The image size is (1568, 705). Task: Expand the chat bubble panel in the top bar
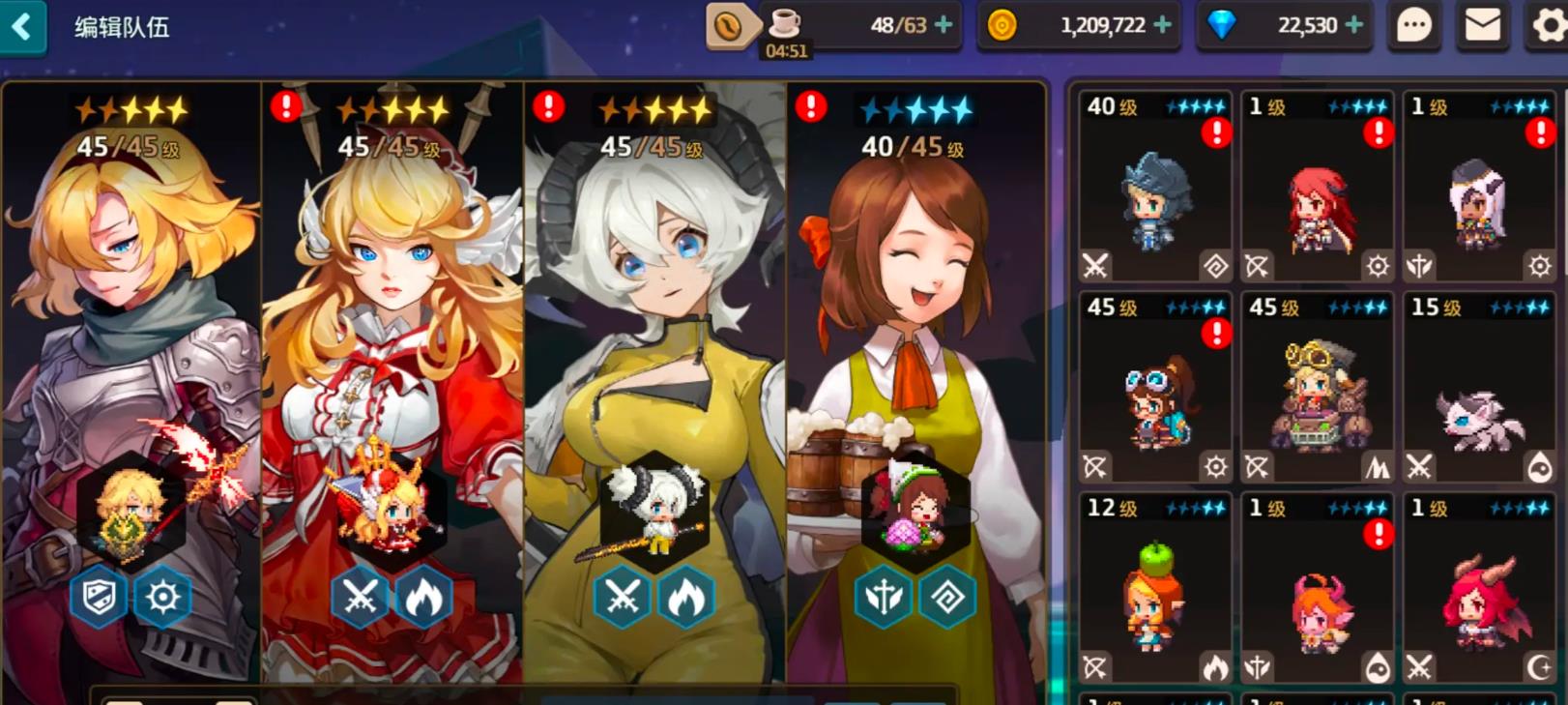click(x=1413, y=26)
